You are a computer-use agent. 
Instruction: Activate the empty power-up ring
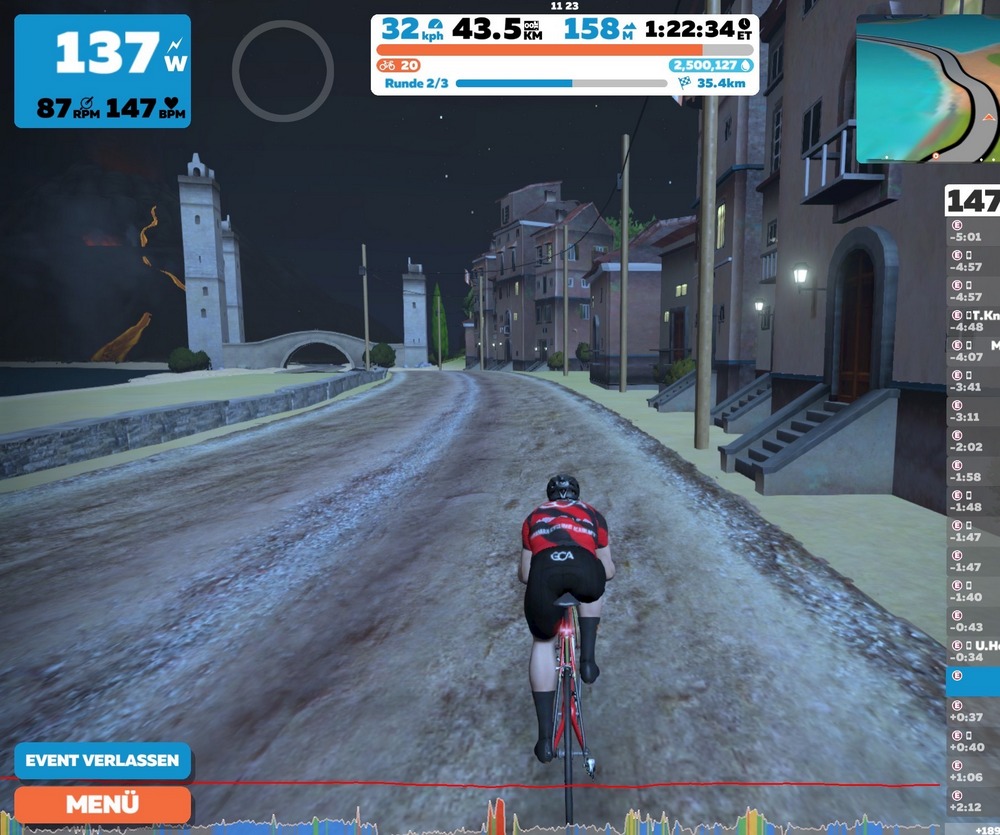click(282, 70)
